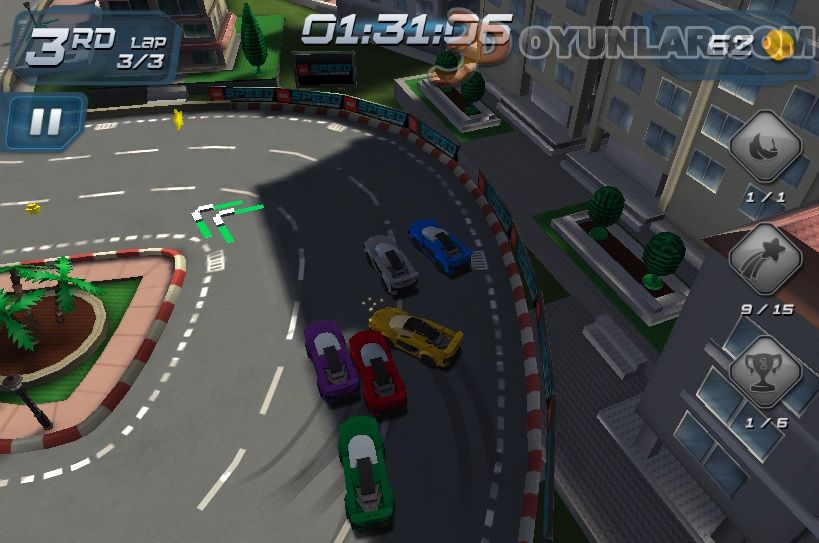This screenshot has height=543, width=819.
Task: Pause the race
Action: point(44,122)
